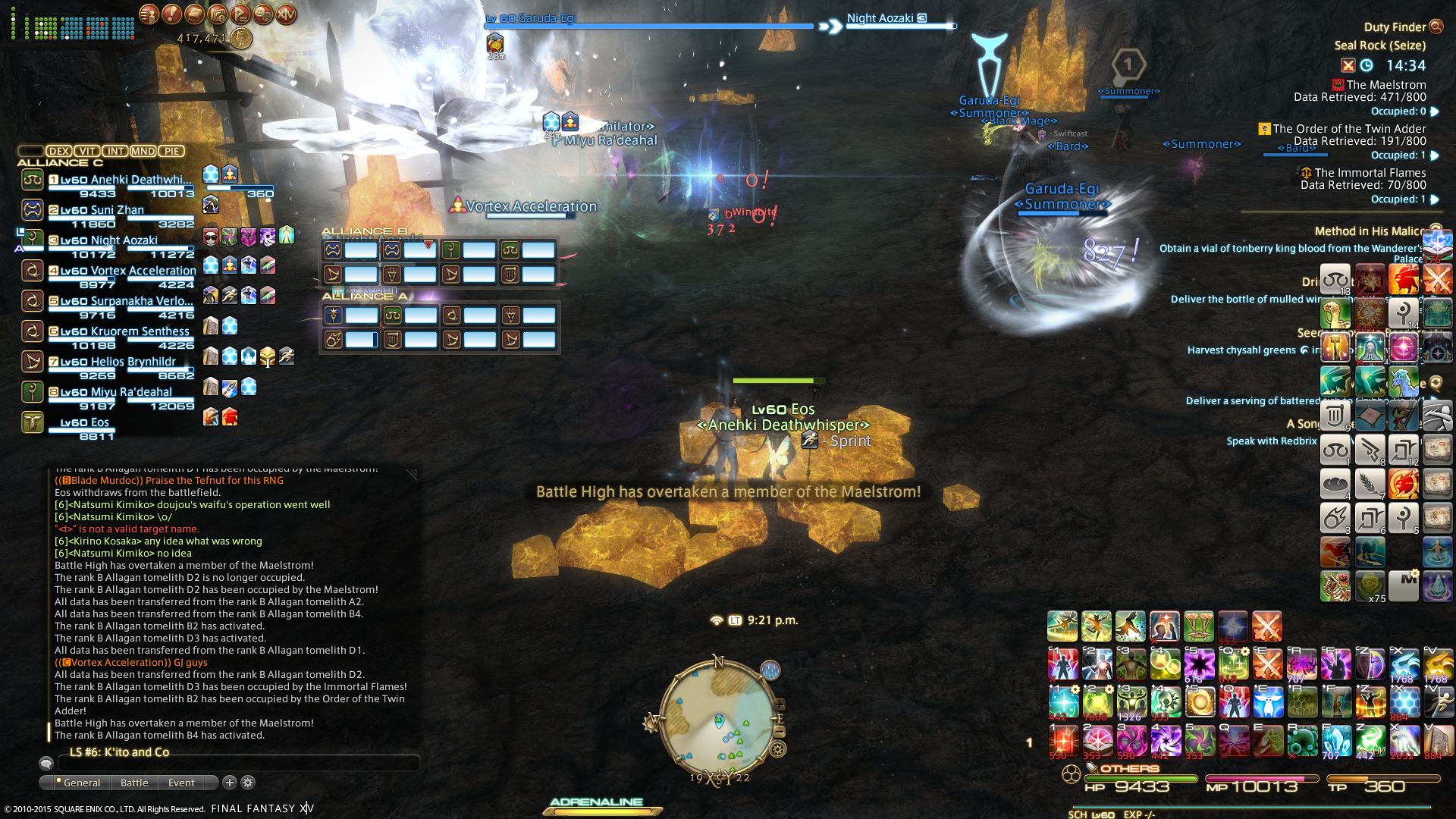Zoom in the minimap
Viewport: 1456px width, 819px height.
click(x=779, y=704)
